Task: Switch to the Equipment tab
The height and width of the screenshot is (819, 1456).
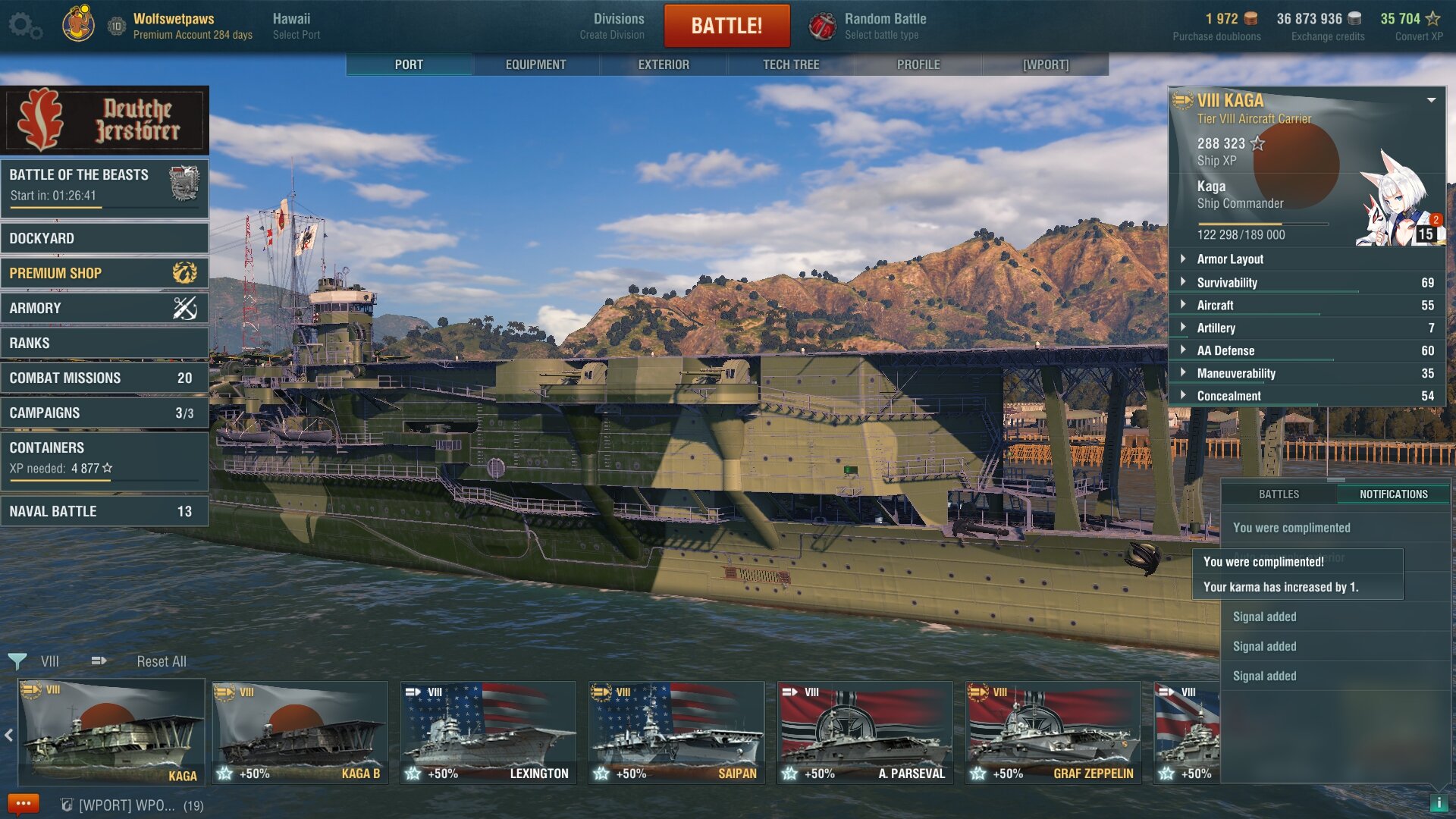Action: 535,64
